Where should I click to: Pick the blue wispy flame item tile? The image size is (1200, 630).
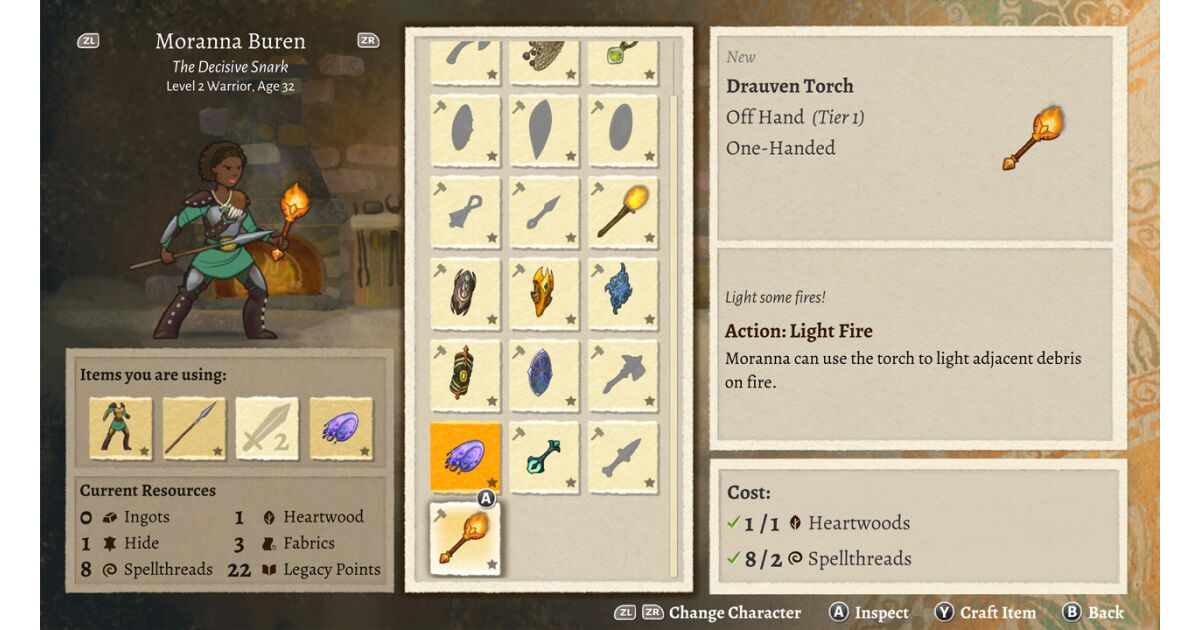point(623,294)
